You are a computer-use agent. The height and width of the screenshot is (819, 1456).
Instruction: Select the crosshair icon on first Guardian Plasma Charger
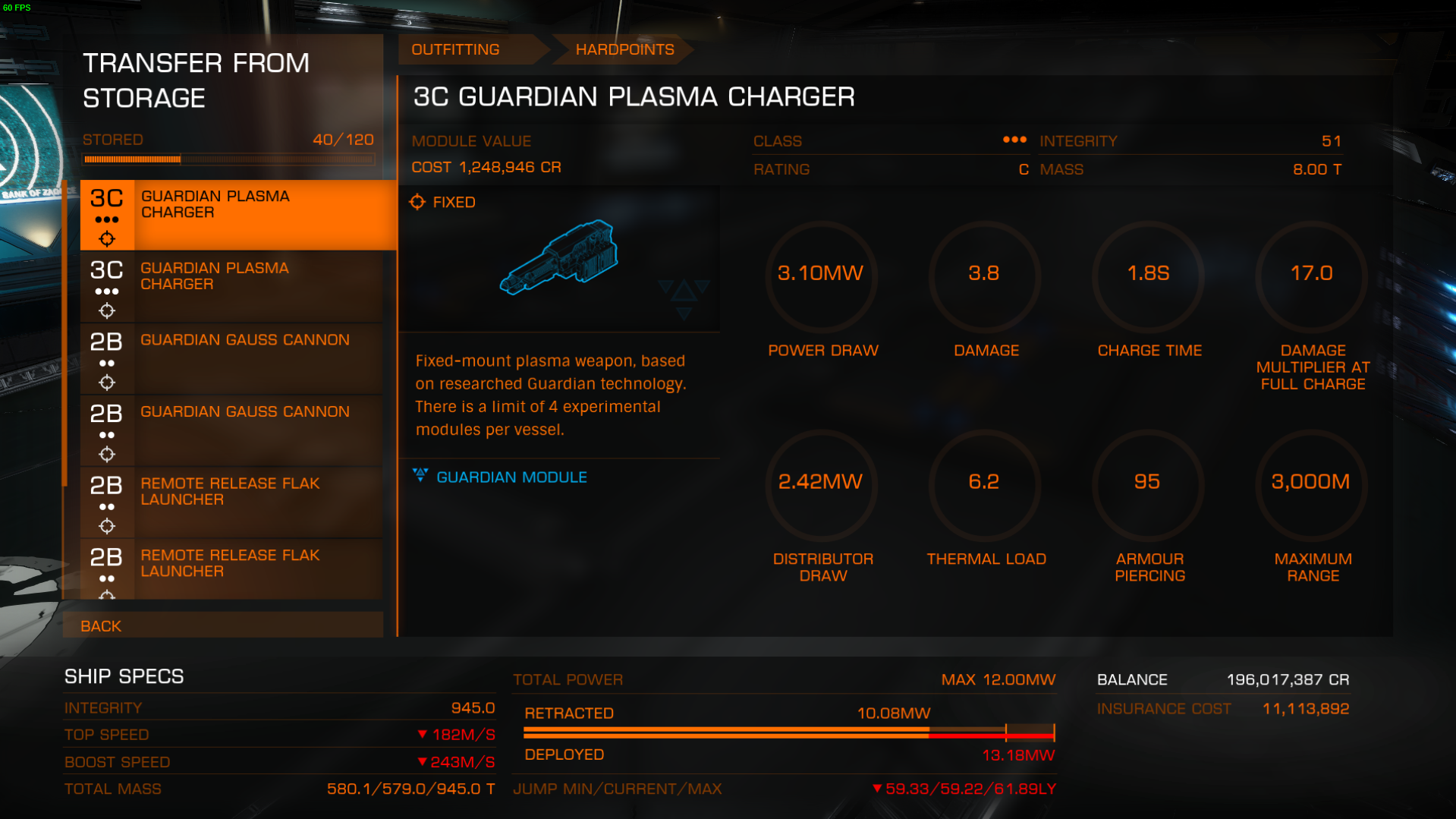(x=107, y=238)
